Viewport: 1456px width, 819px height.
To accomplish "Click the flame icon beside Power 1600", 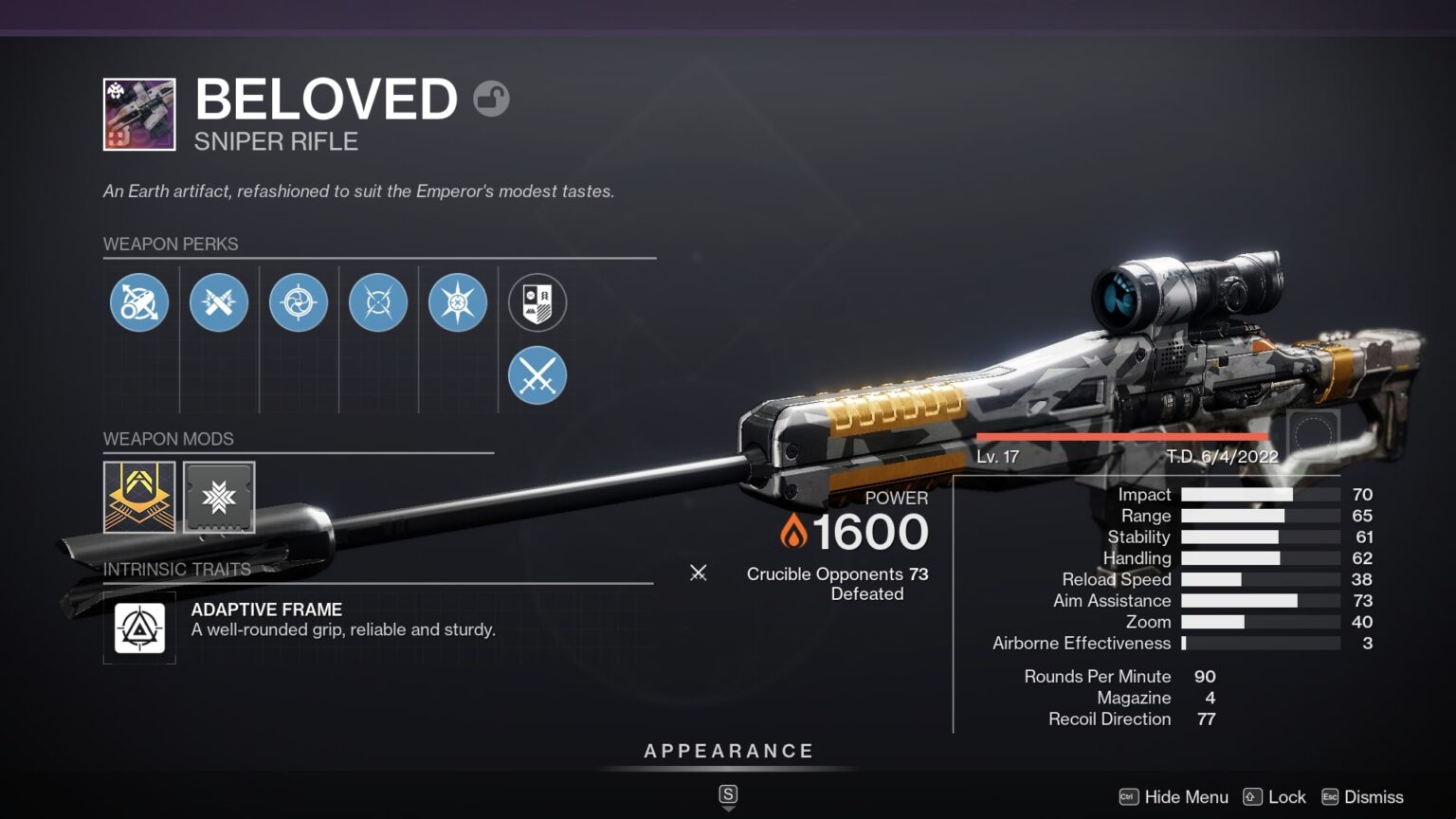I will pyautogui.click(x=794, y=533).
